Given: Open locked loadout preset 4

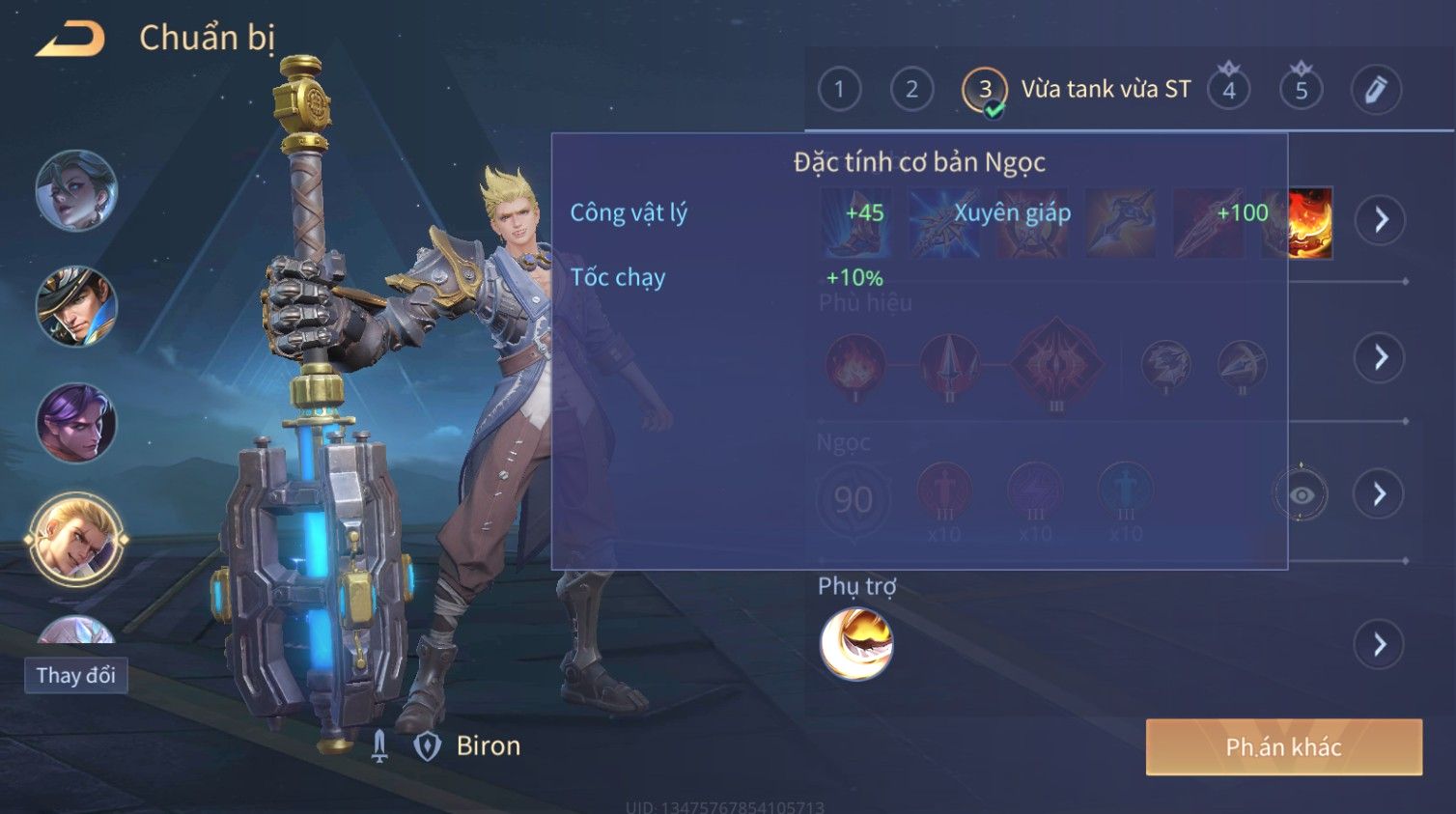Looking at the screenshot, I should pyautogui.click(x=1228, y=90).
